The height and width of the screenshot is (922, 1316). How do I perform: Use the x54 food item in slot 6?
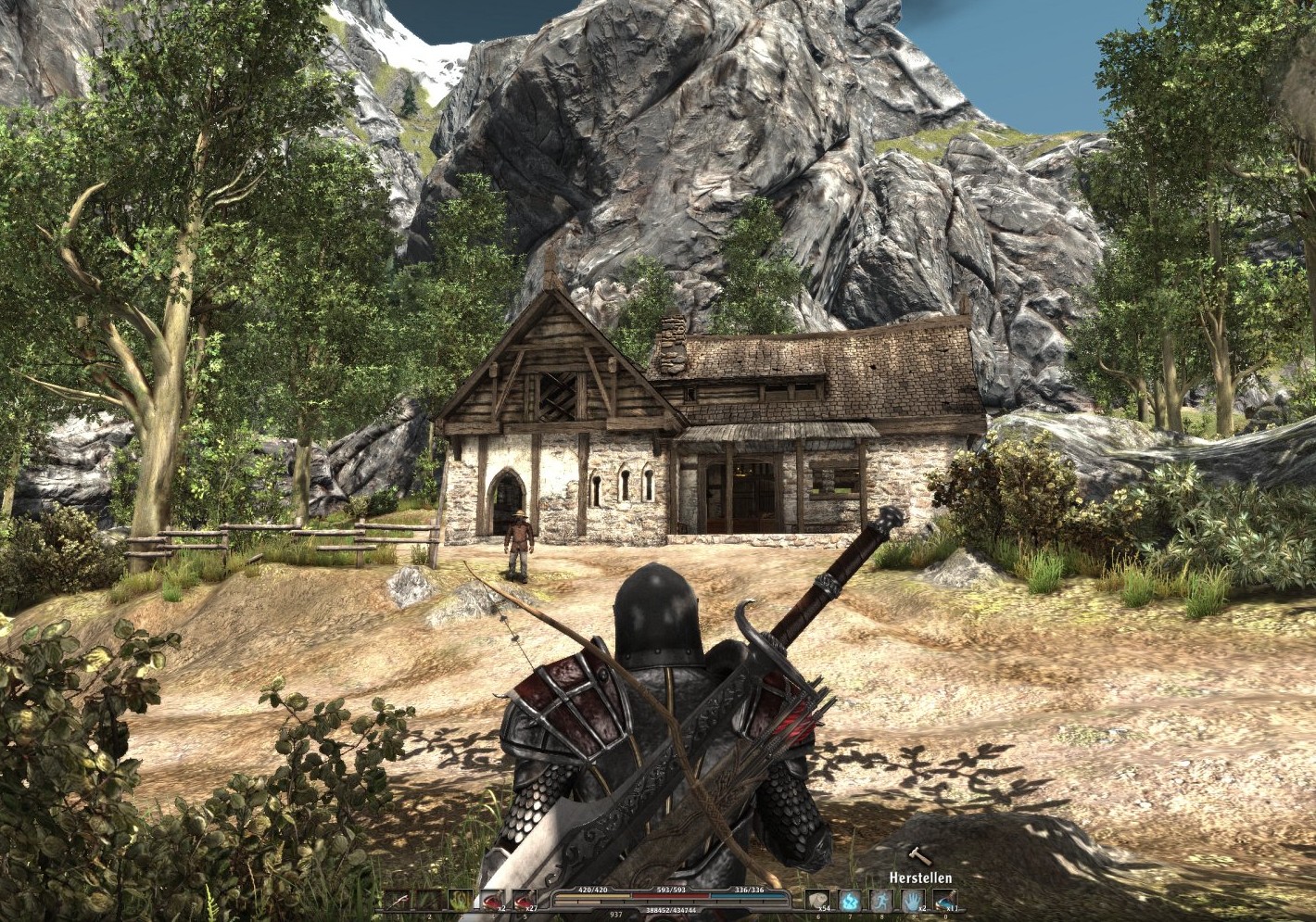(818, 900)
